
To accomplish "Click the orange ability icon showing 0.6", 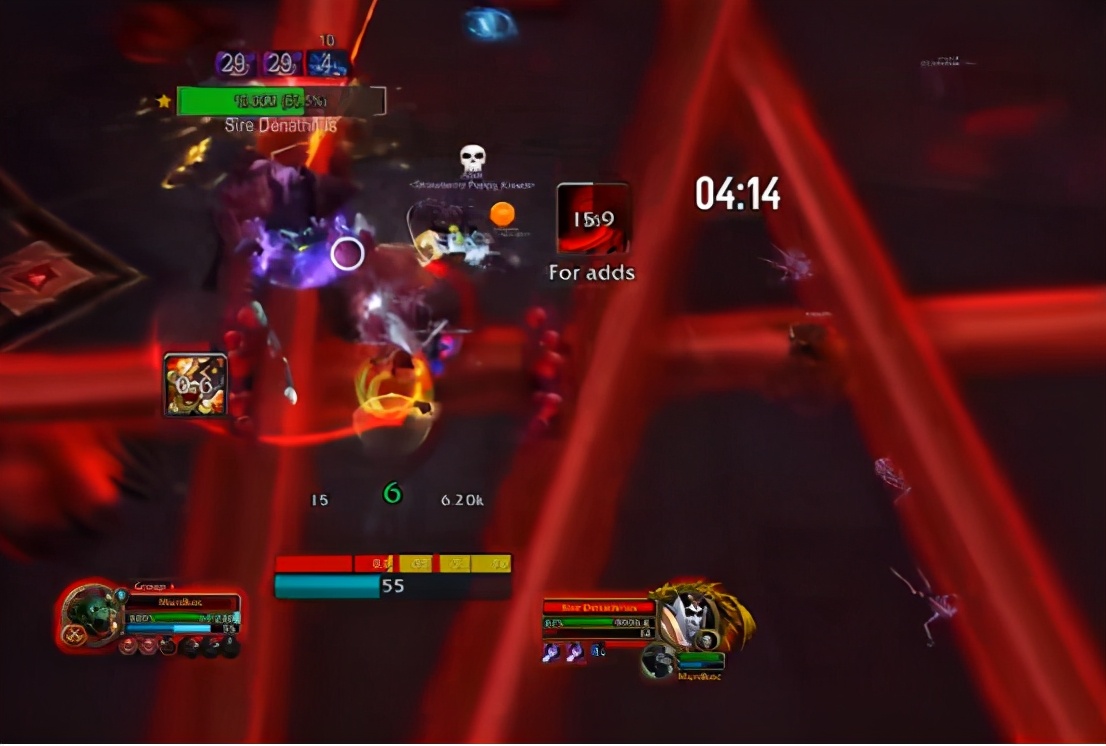I will [x=196, y=384].
